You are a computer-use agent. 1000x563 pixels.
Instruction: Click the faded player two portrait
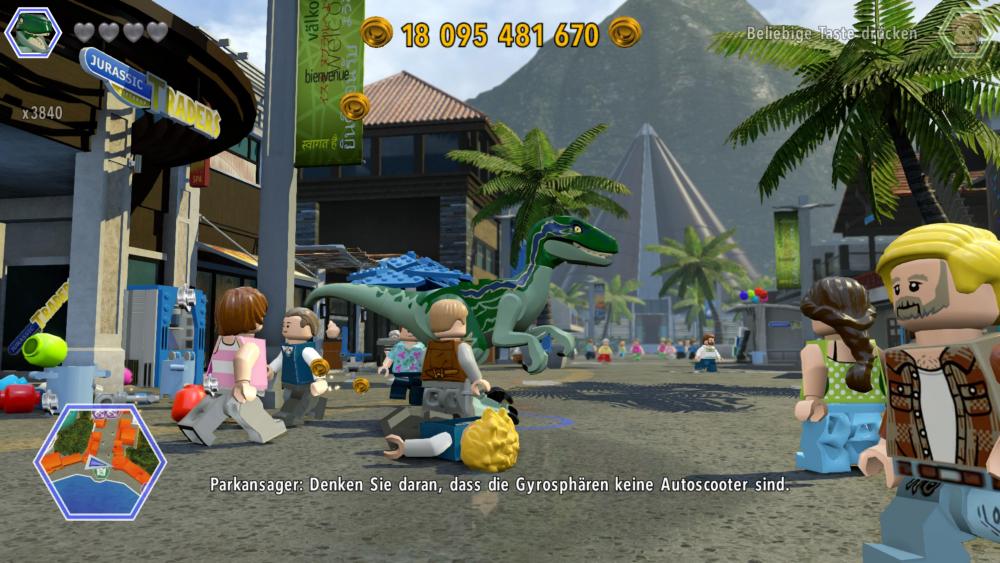(x=967, y=32)
